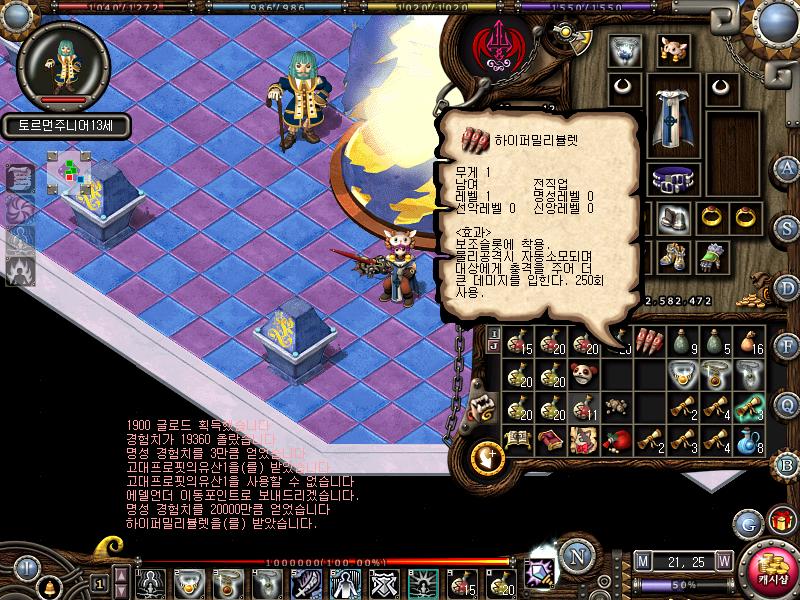Click the round F side menu button
800x600 pixels.
[x=788, y=346]
